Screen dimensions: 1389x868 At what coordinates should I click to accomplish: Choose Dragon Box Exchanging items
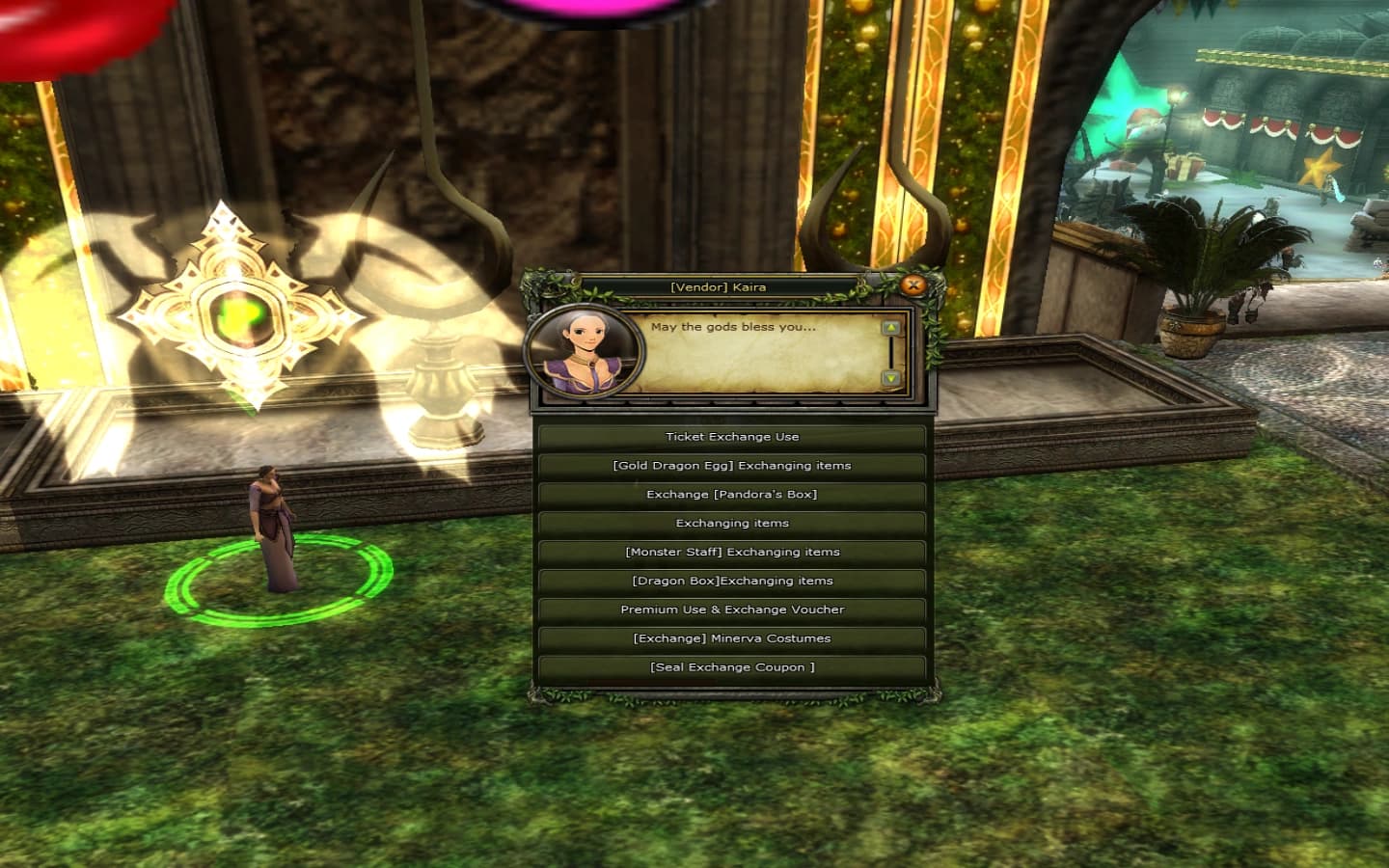point(731,582)
